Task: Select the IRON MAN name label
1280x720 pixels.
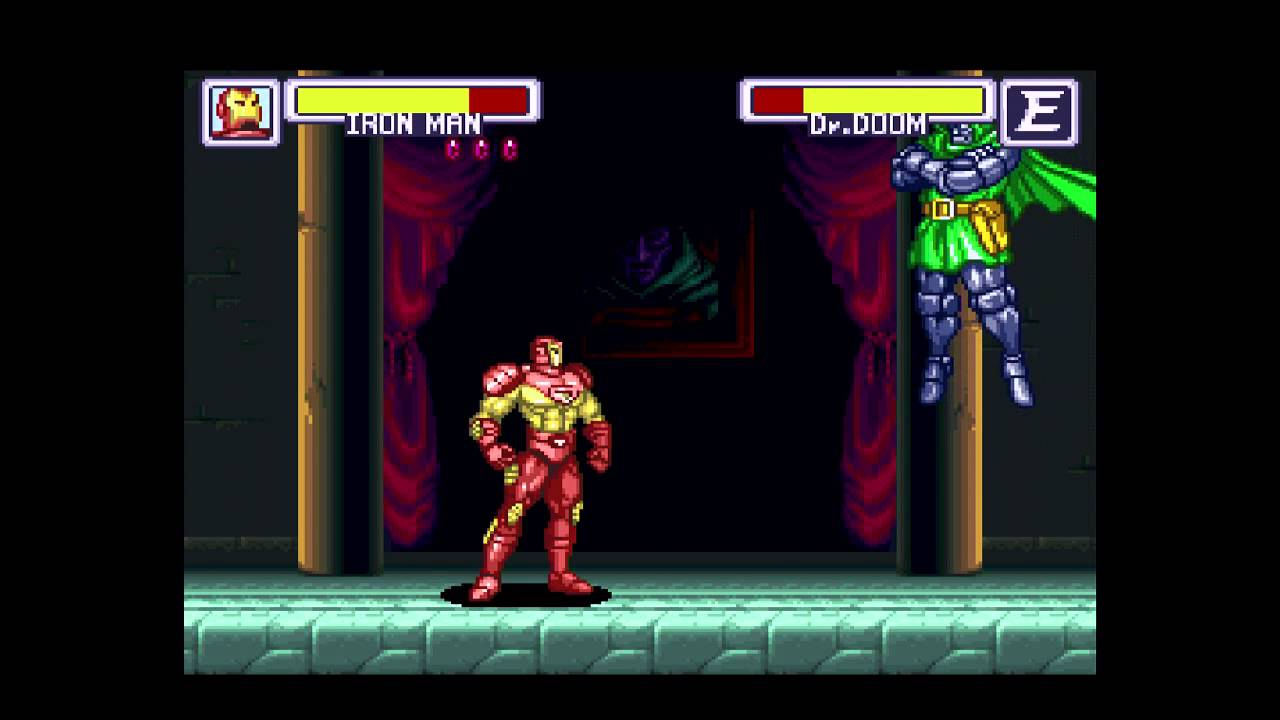Action: pyautogui.click(x=414, y=123)
